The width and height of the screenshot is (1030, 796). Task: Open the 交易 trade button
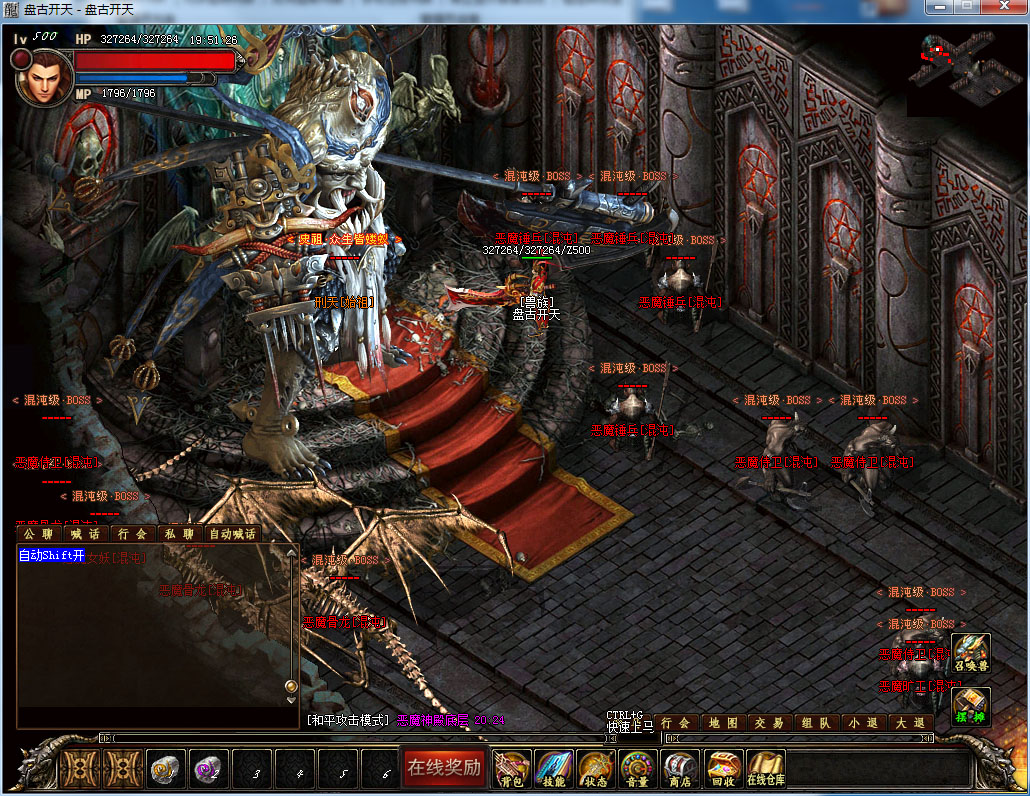(769, 722)
